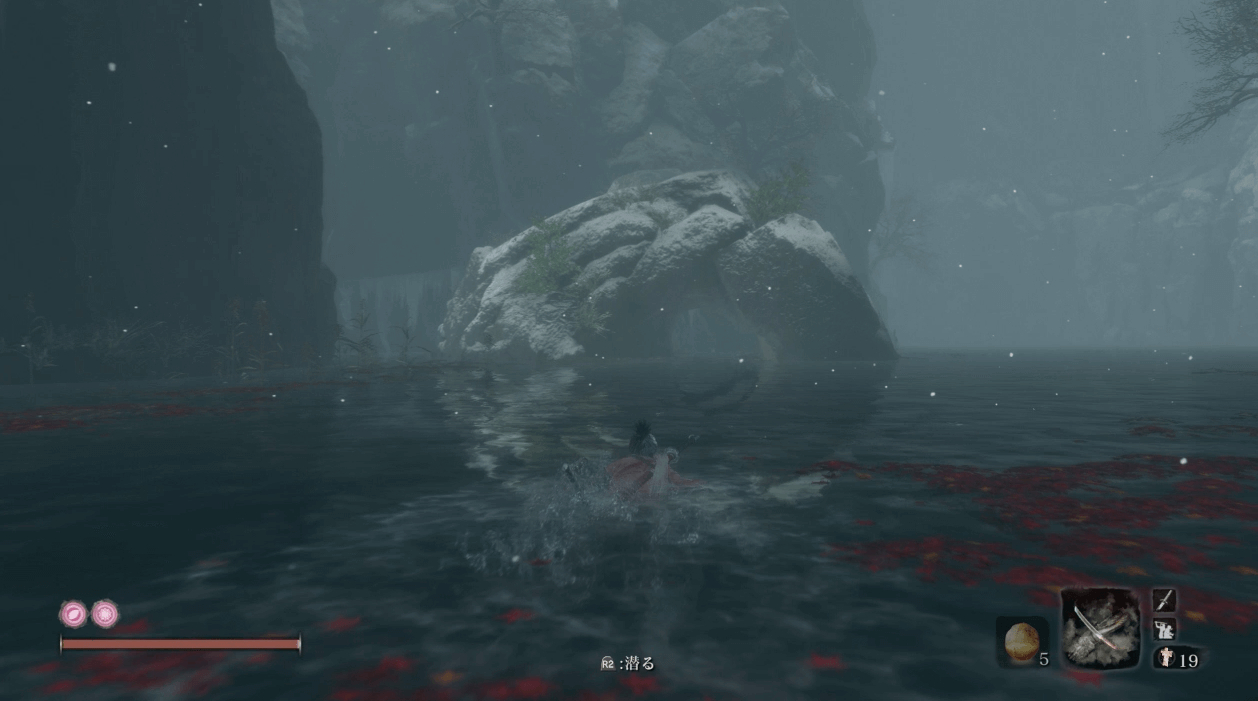
Task: Activate the crossed-blades prosthetic tool icon
Action: 1100,626
